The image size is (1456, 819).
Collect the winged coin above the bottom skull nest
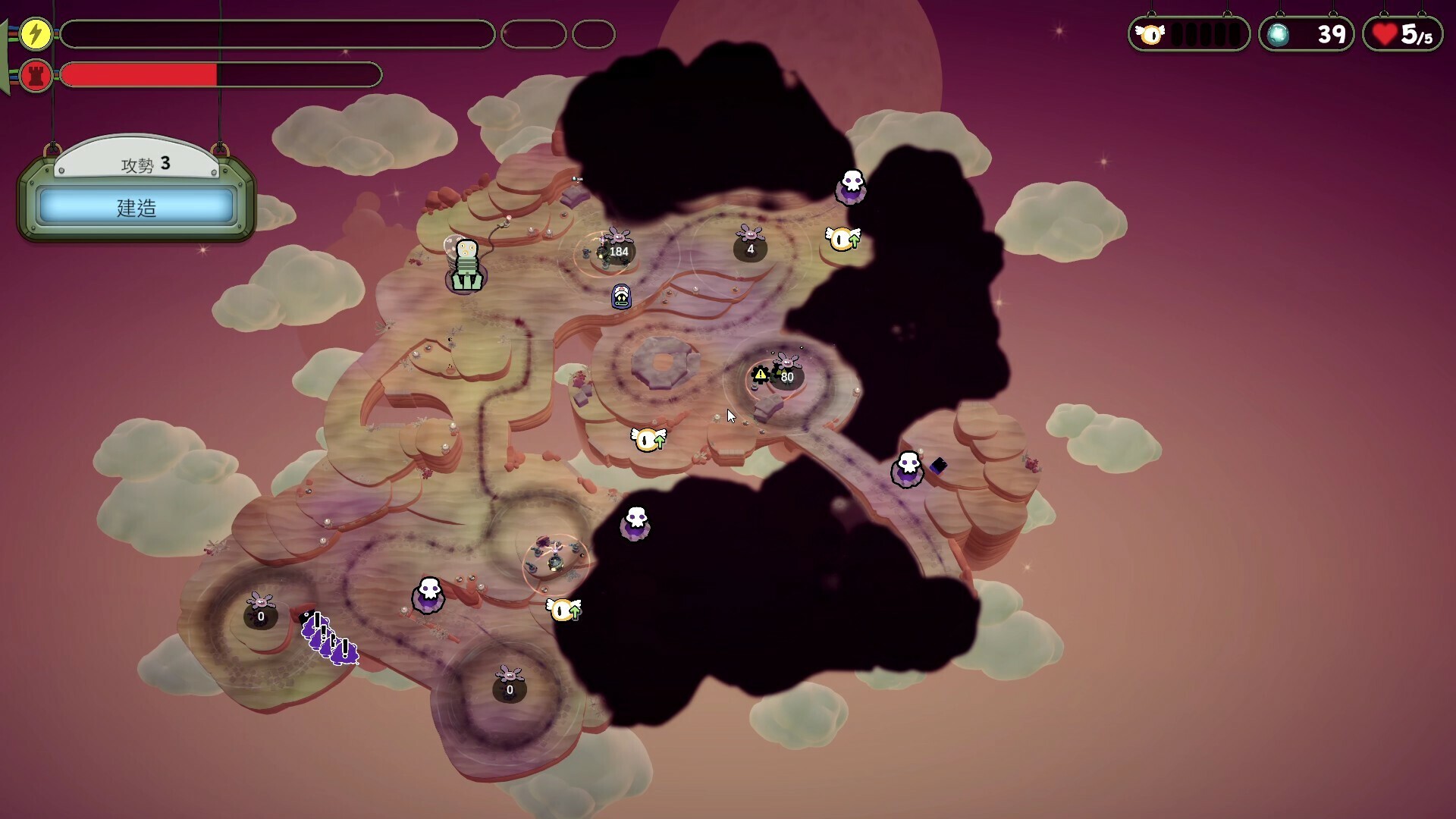[x=562, y=609]
